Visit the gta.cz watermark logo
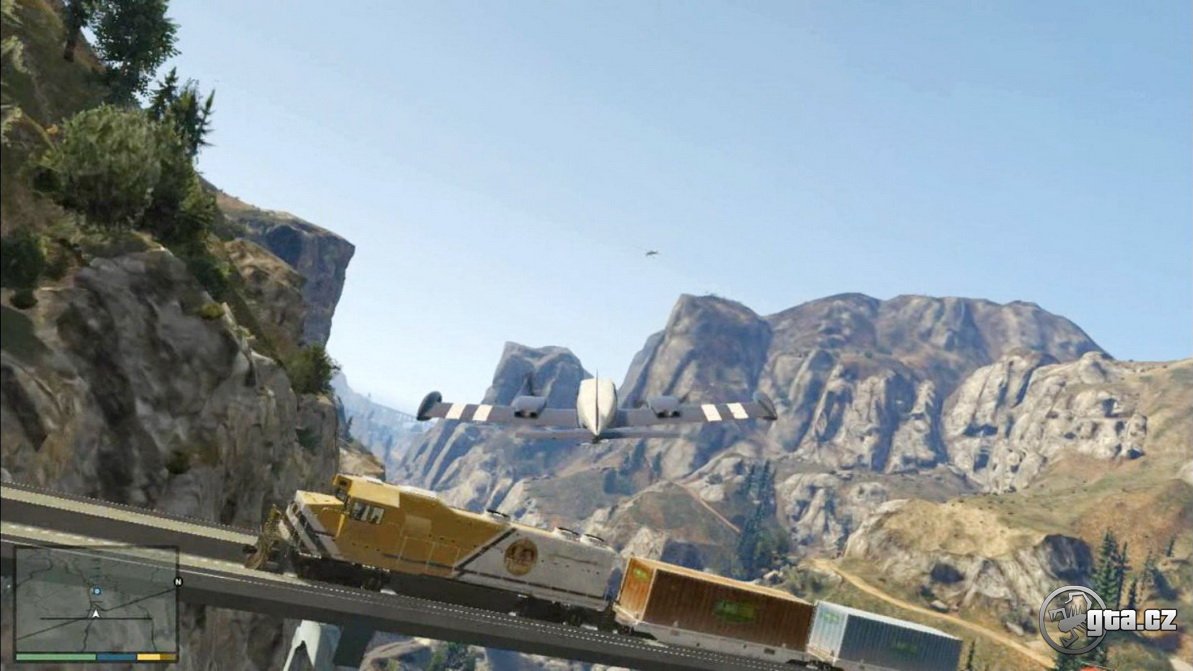This screenshot has height=671, width=1193. (x=1107, y=620)
